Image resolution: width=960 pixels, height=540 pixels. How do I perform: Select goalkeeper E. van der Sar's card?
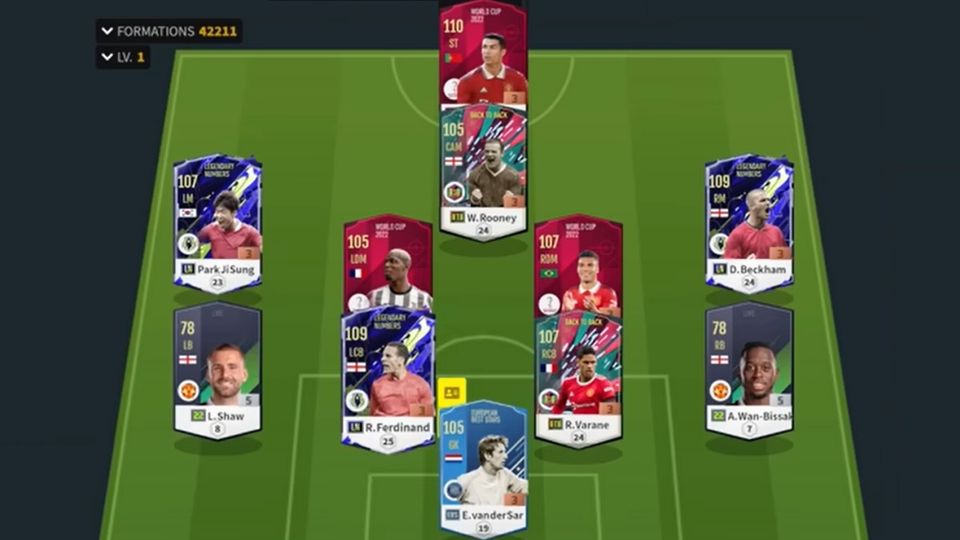click(x=484, y=465)
